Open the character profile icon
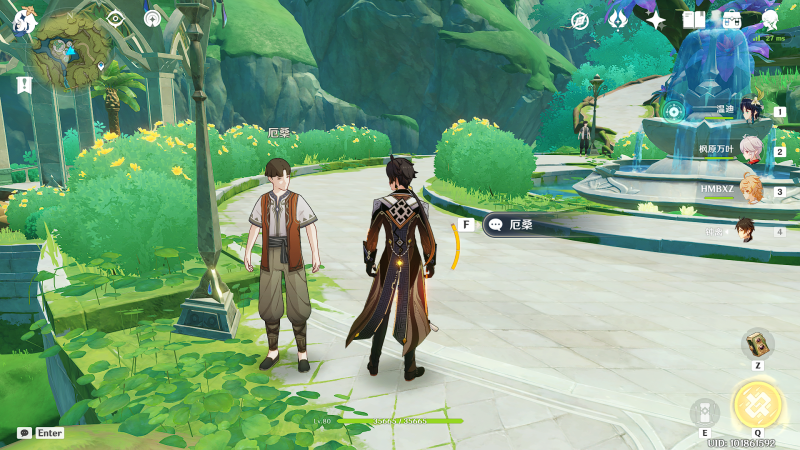 click(770, 20)
